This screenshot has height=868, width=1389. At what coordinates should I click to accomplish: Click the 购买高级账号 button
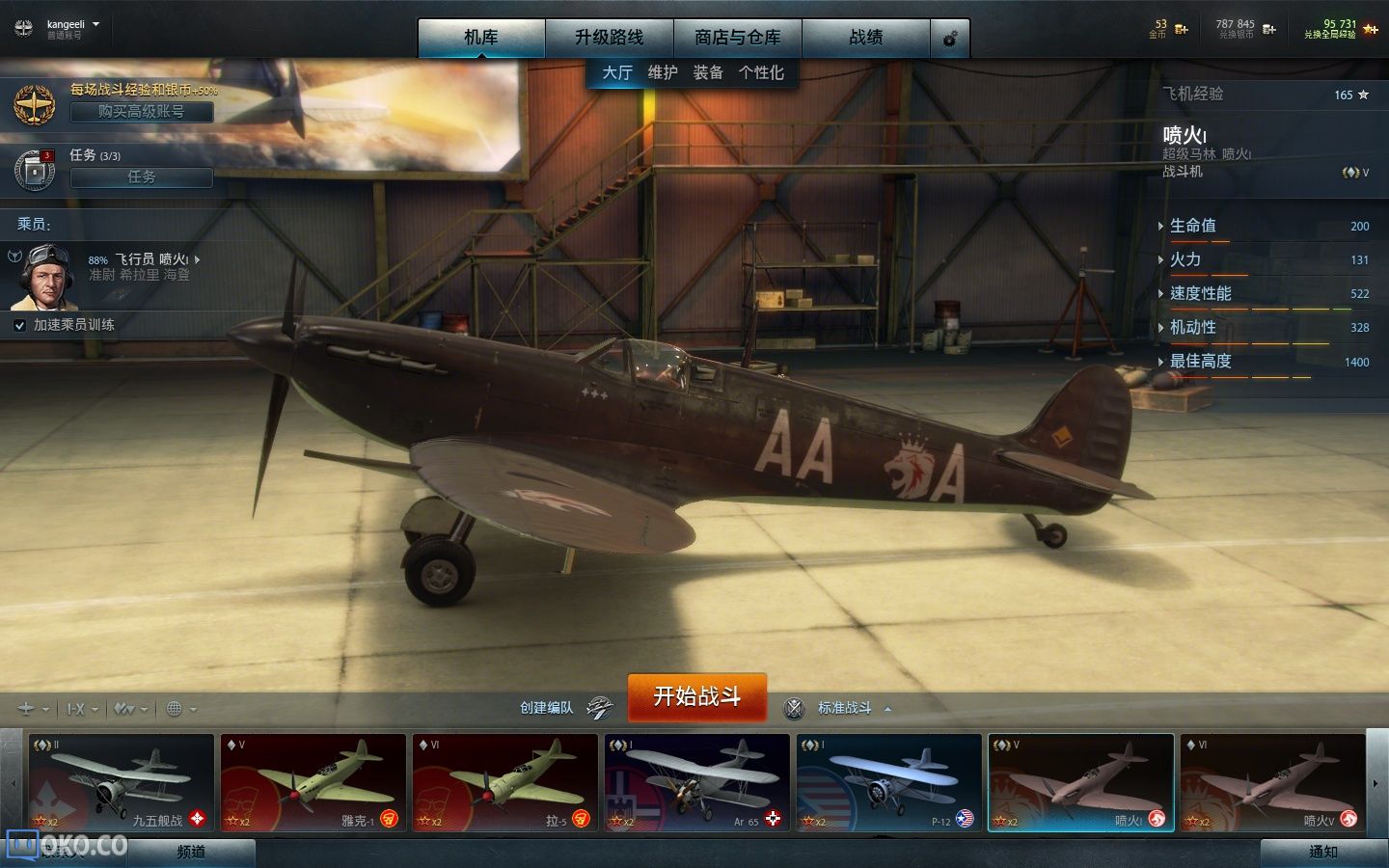(141, 112)
